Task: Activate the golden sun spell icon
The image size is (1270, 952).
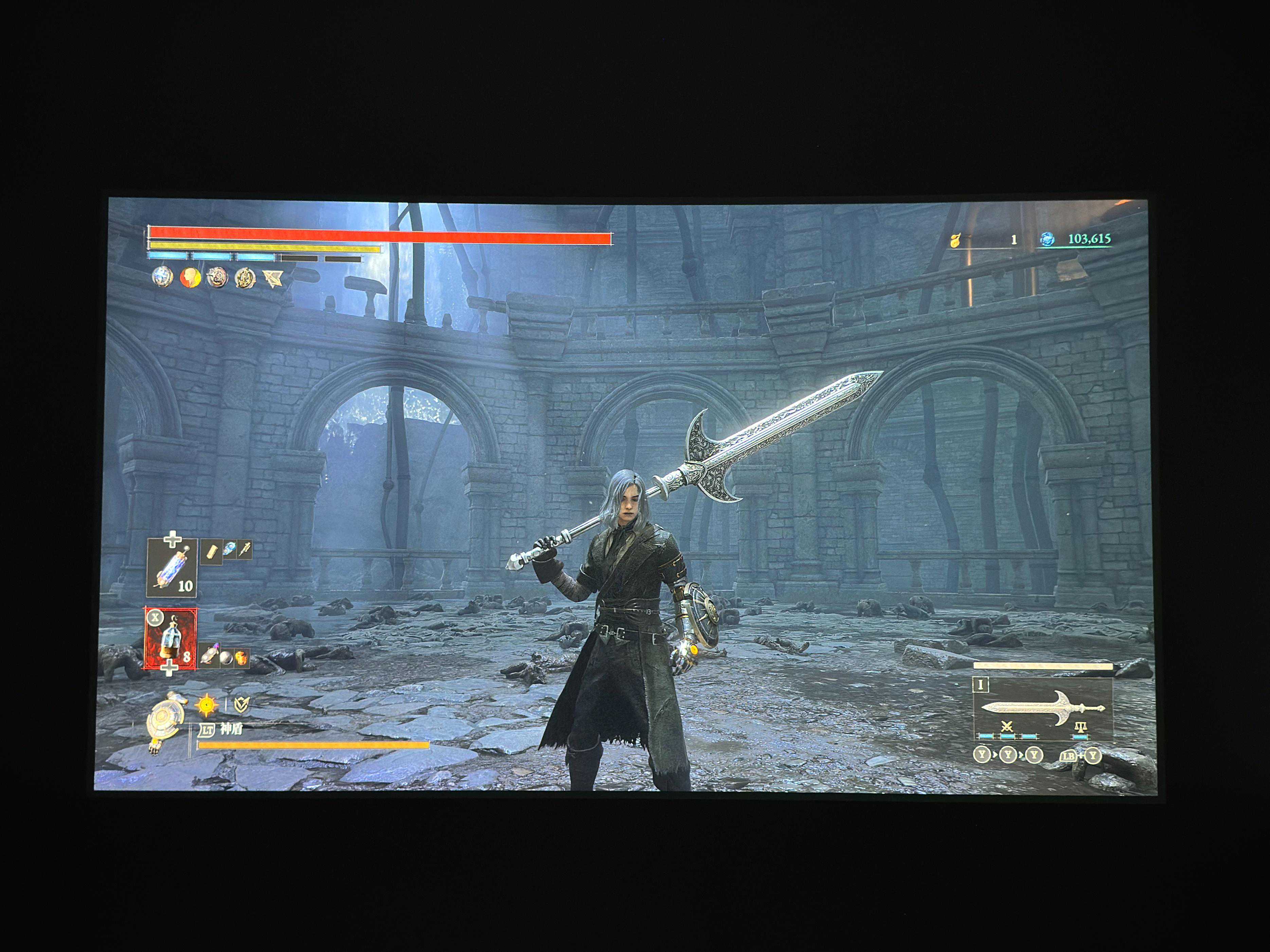Action: click(206, 704)
